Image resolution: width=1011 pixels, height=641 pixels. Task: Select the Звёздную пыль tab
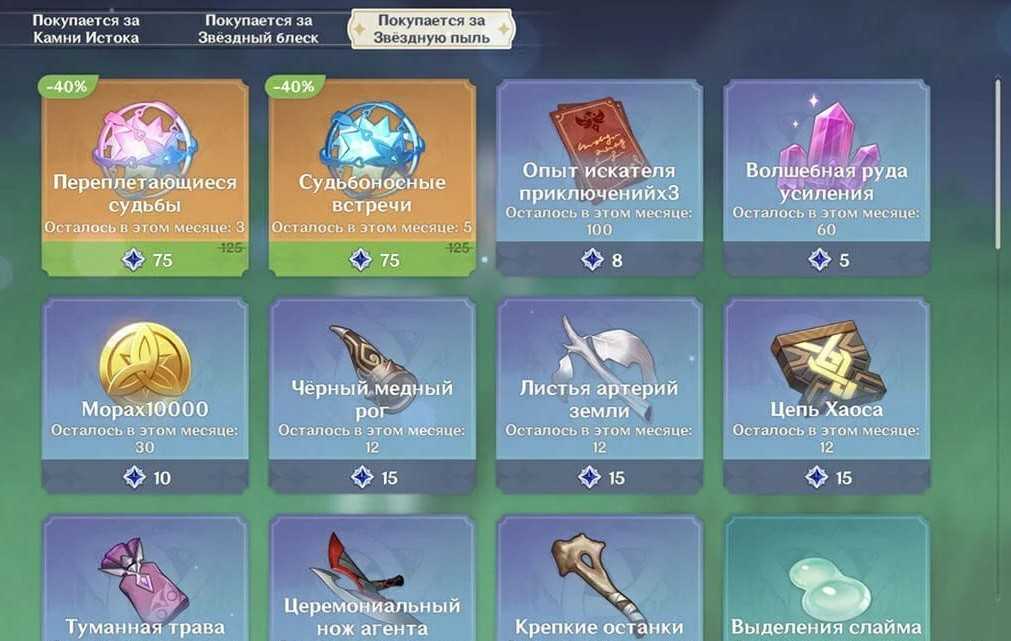[430, 29]
